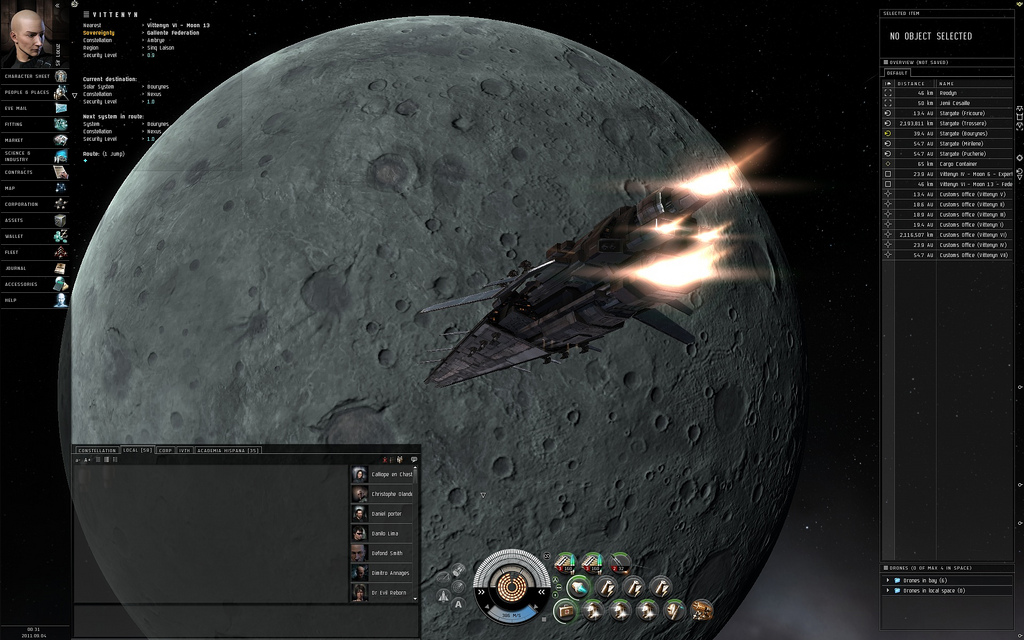The width and height of the screenshot is (1024, 640).
Task: Switch to the Corp chat tab
Action: (165, 450)
